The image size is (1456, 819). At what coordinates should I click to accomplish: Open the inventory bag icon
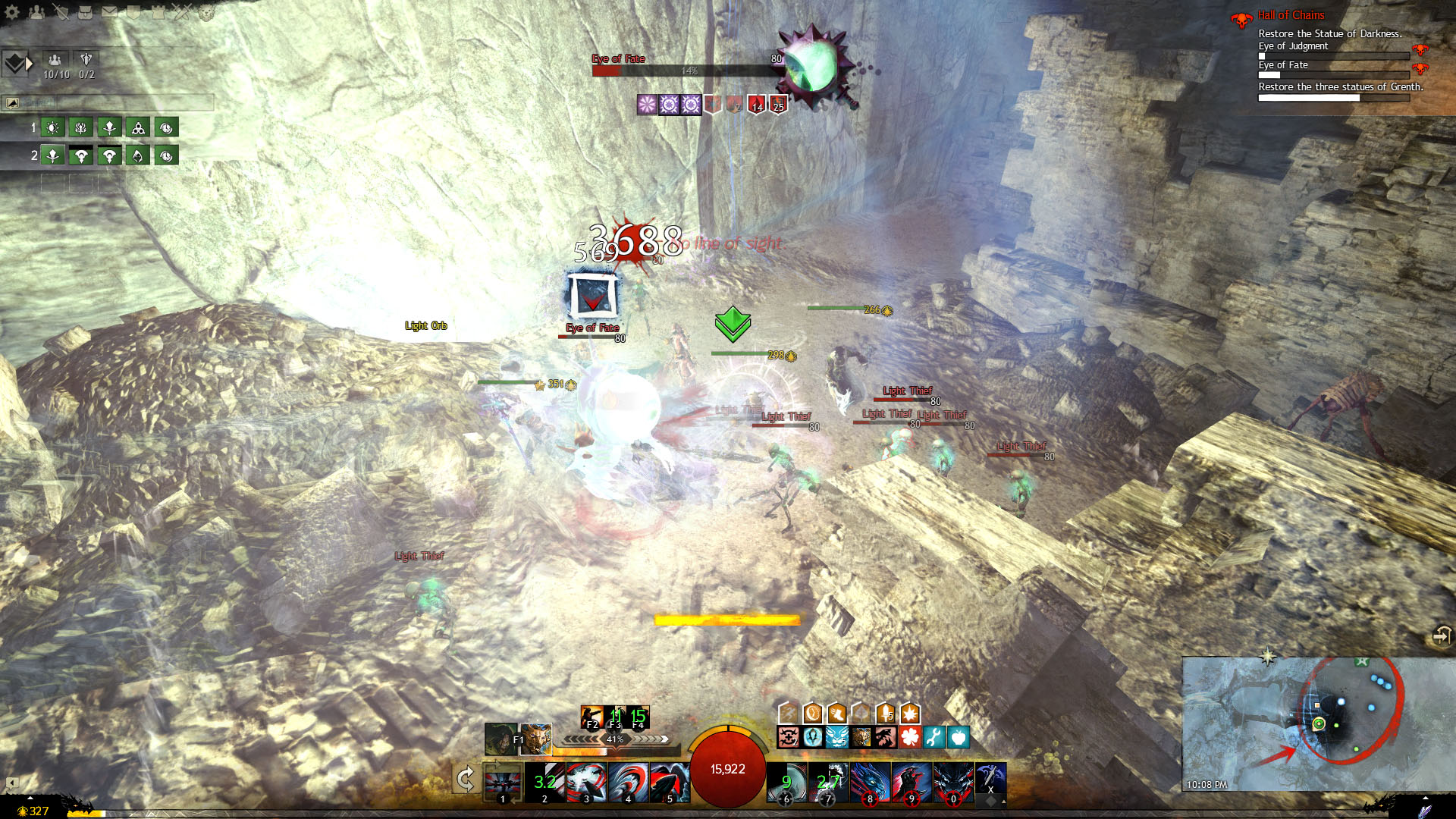(86, 11)
